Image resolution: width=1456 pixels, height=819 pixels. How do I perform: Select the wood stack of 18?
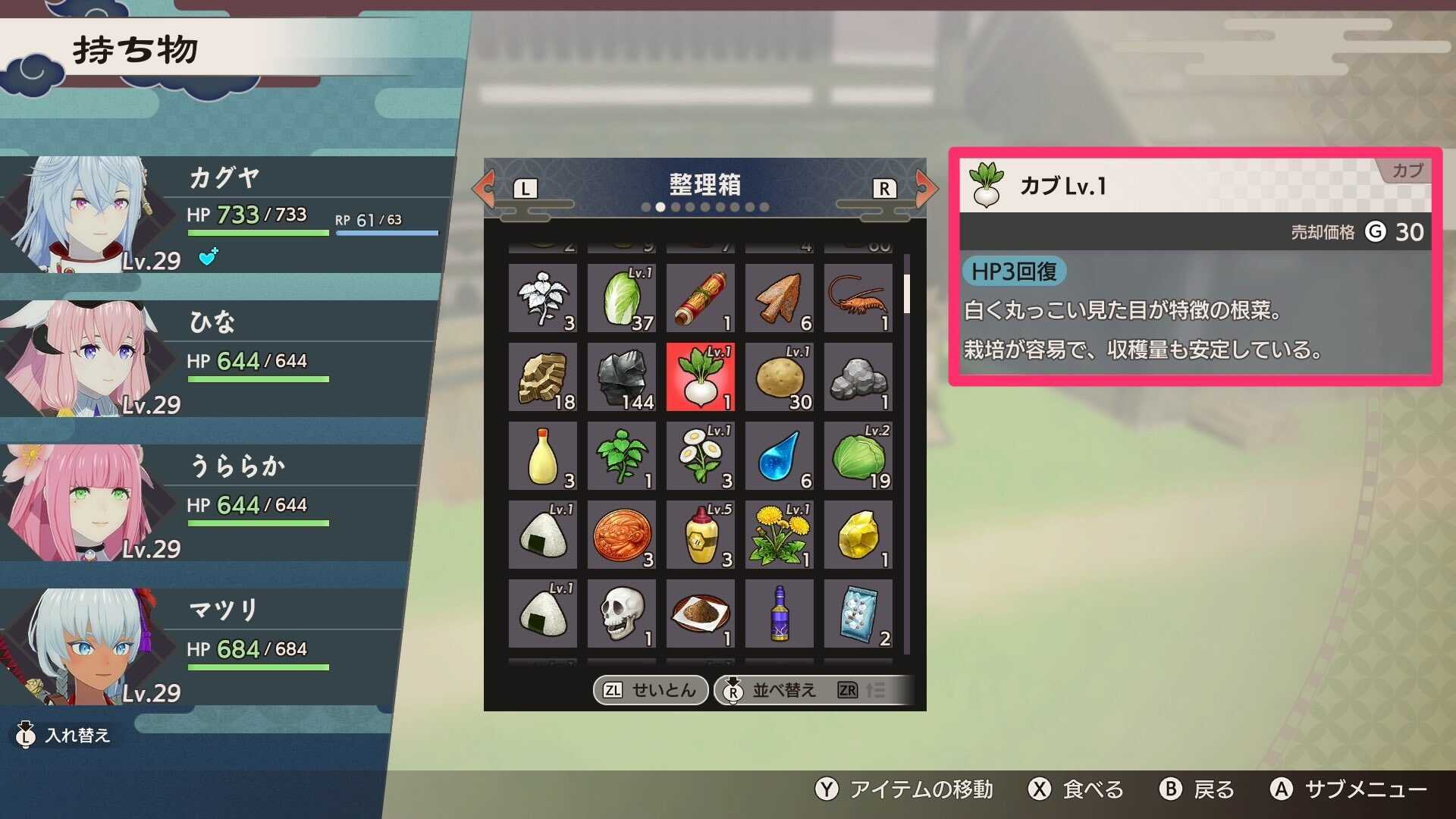point(541,378)
